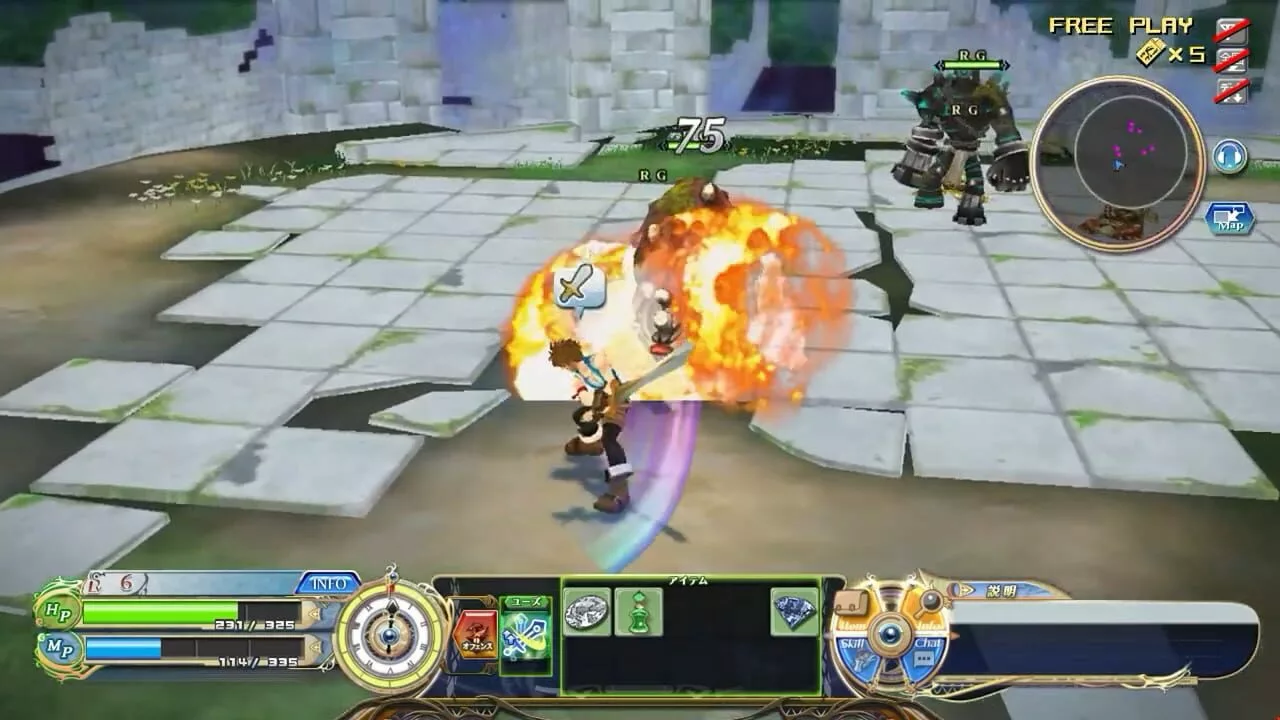1280x720 pixels.
Task: Click the round clock dial gauge
Action: coord(390,633)
